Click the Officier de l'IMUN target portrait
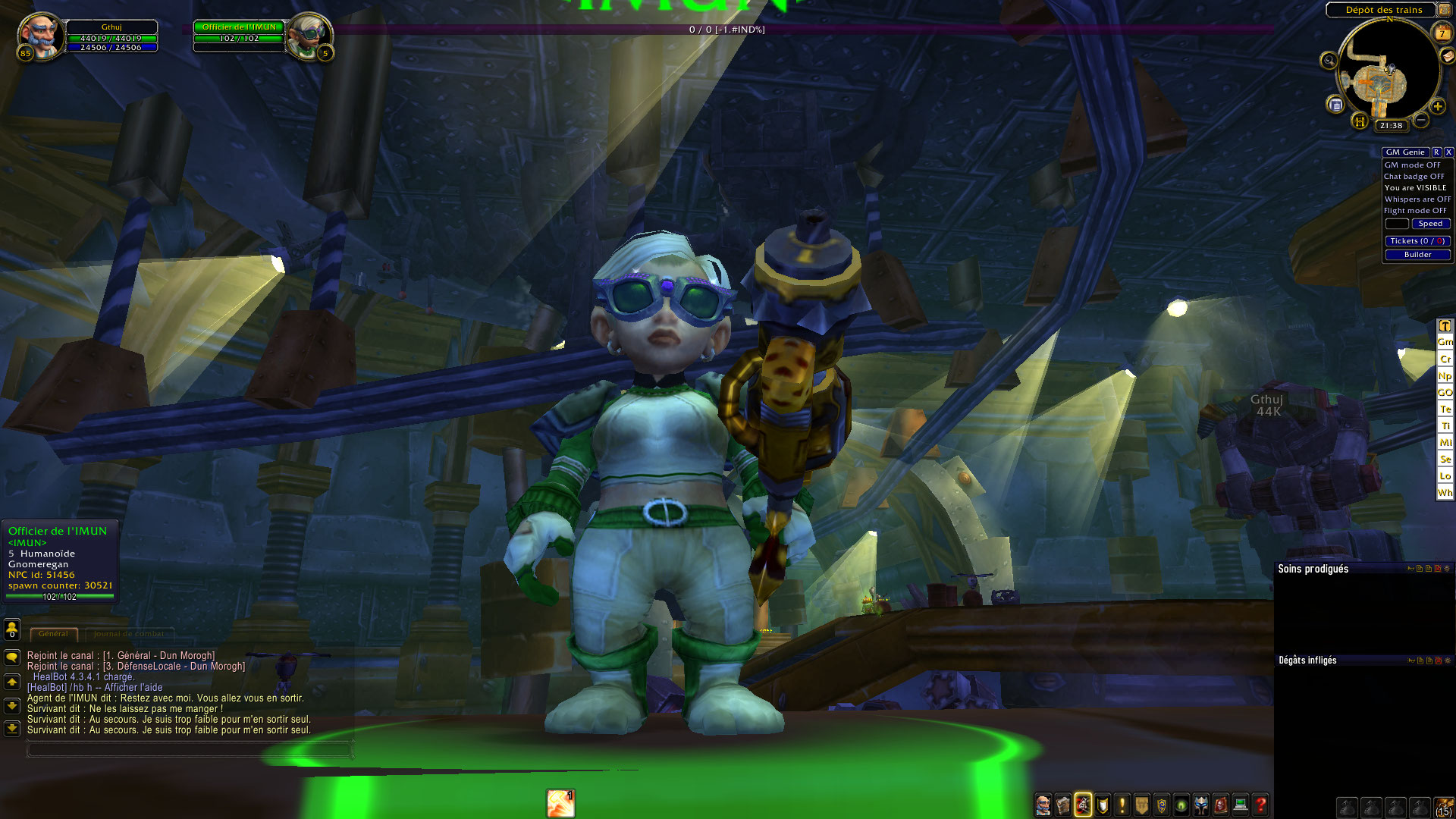Viewport: 1456px width, 819px height. click(x=309, y=35)
